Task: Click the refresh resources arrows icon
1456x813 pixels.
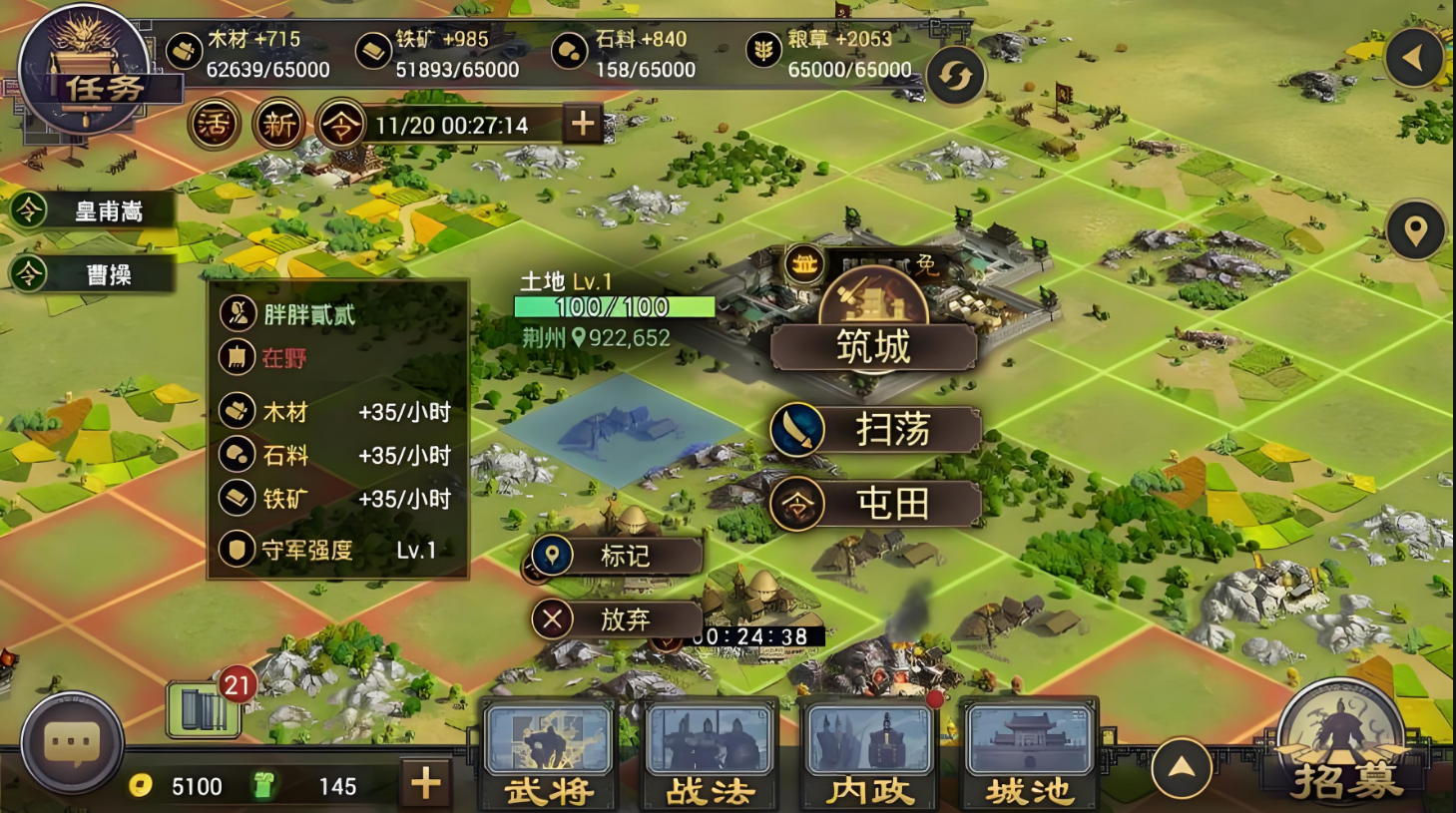Action: click(955, 76)
